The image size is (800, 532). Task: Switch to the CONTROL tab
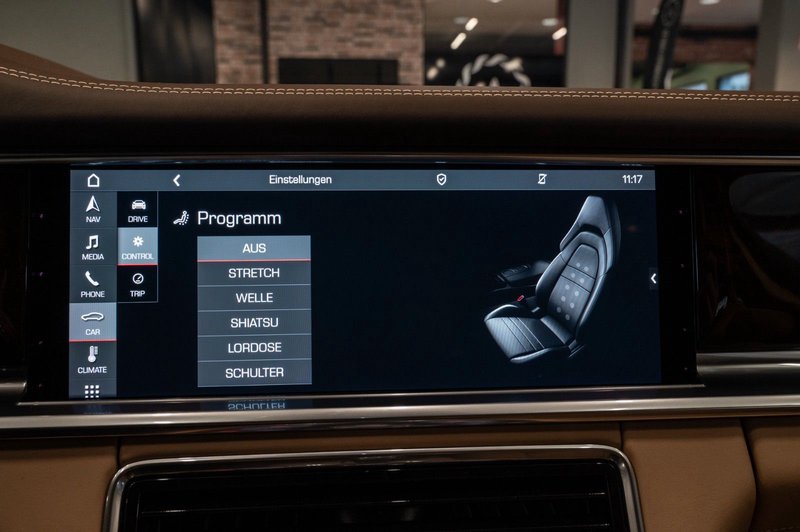pyautogui.click(x=137, y=247)
